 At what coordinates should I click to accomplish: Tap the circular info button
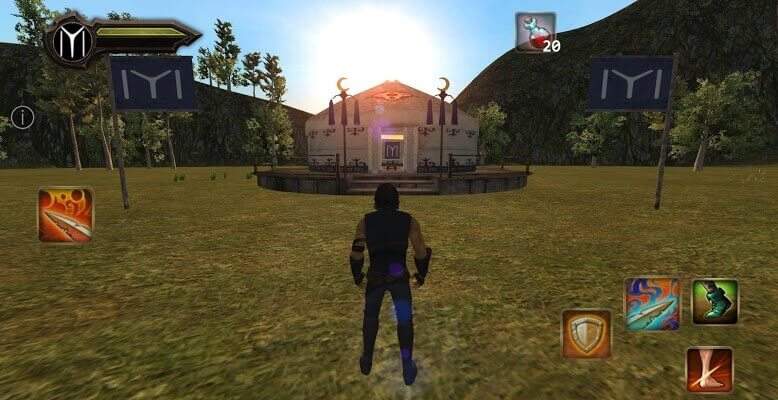tap(22, 117)
